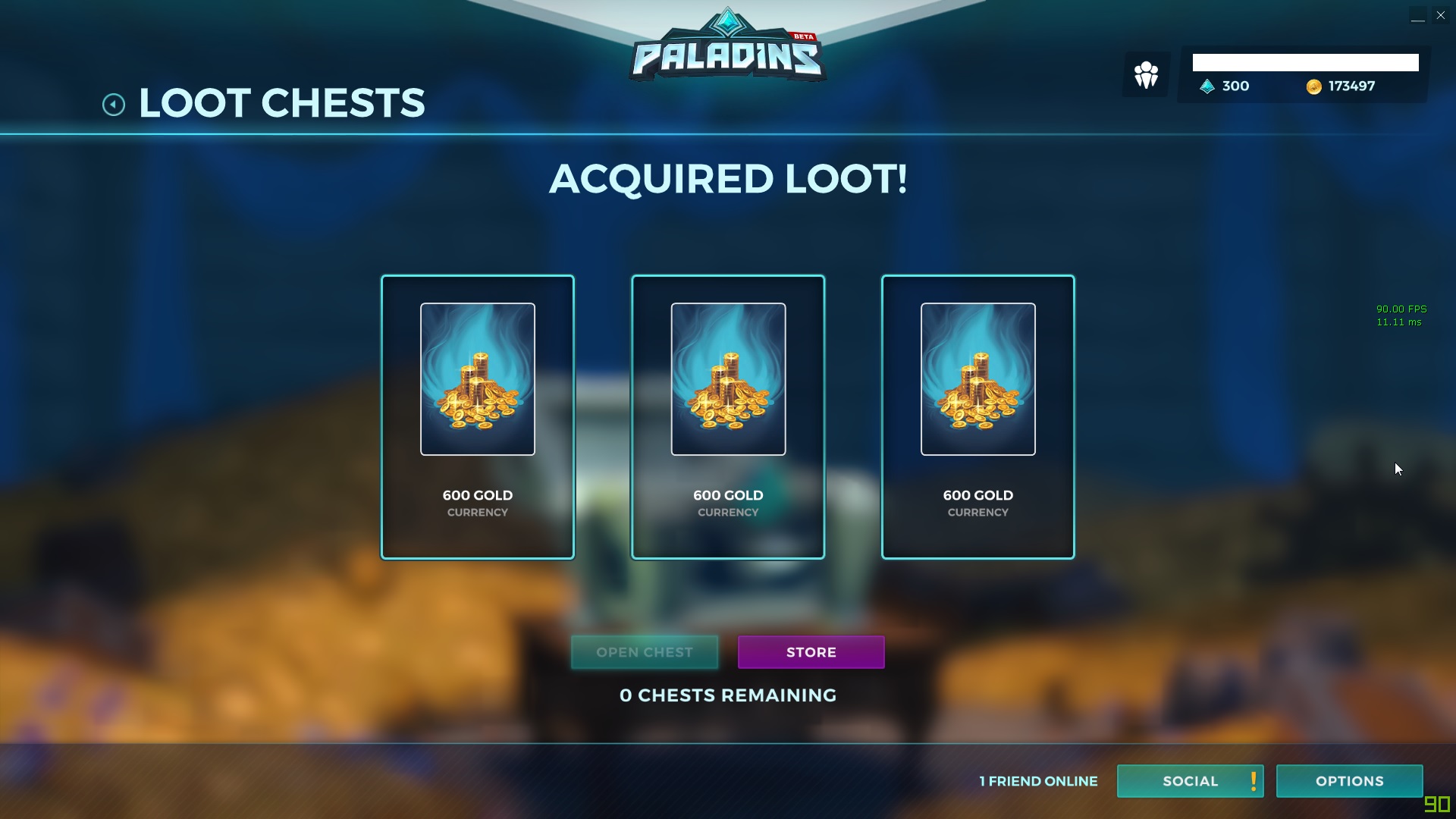Viewport: 1456px width, 819px height.
Task: Click the gold pile artwork on the left card
Action: coord(477,379)
